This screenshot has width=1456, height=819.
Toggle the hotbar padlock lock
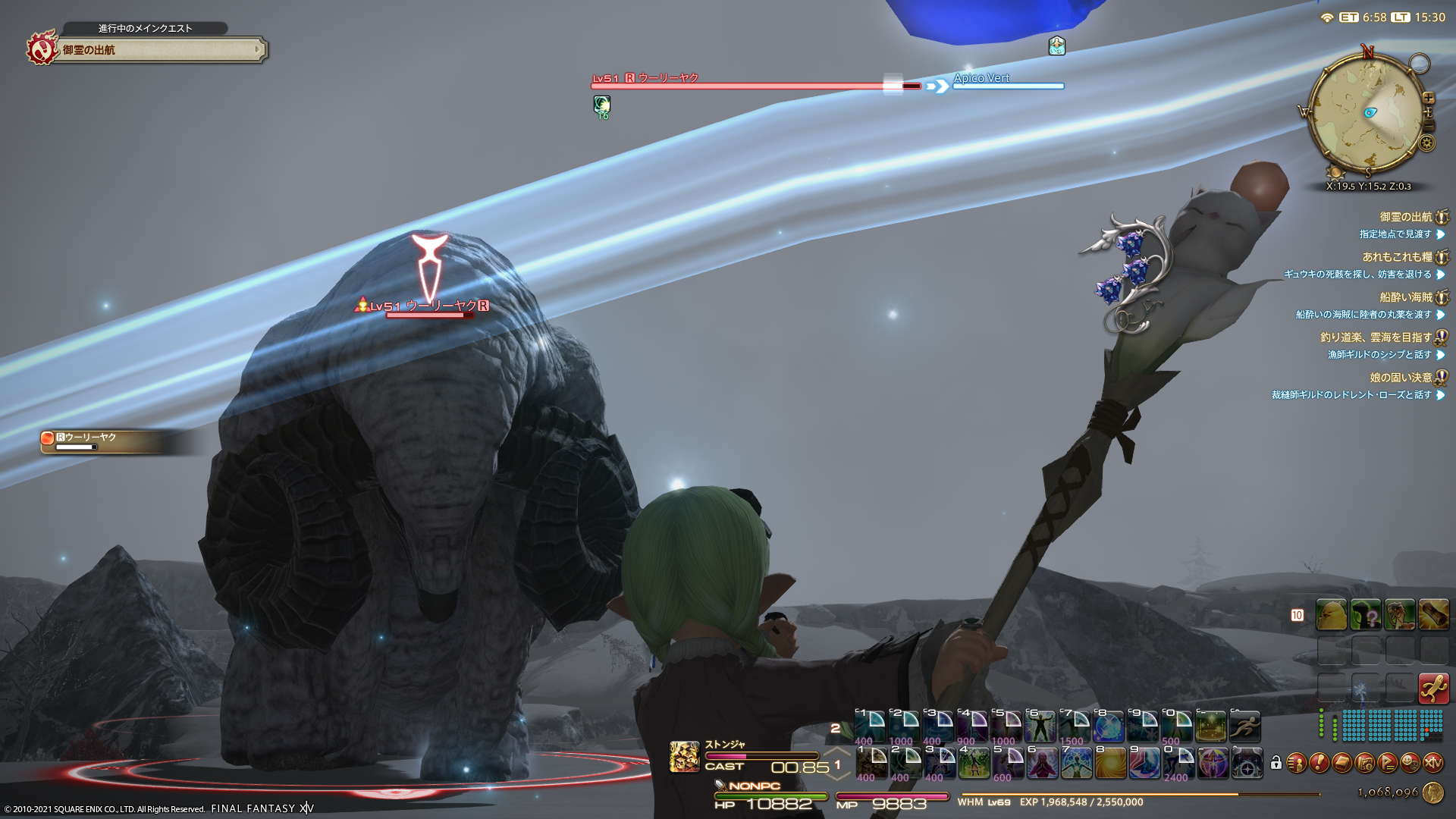pos(1276,763)
